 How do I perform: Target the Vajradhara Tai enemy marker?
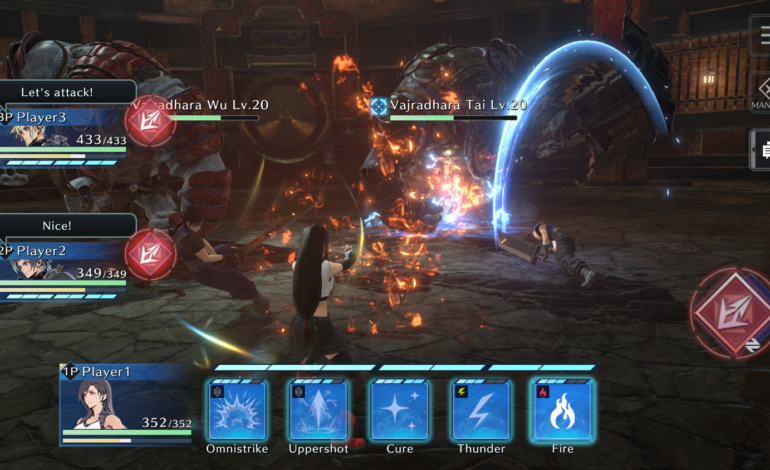[379, 105]
